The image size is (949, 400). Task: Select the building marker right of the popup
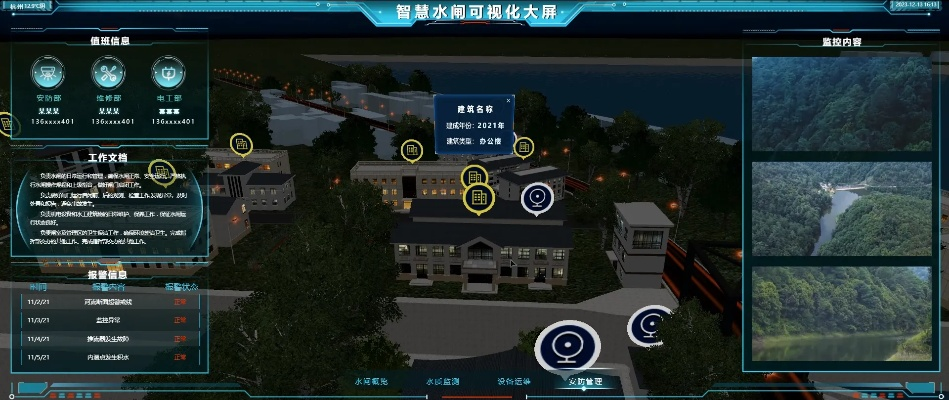(x=523, y=148)
